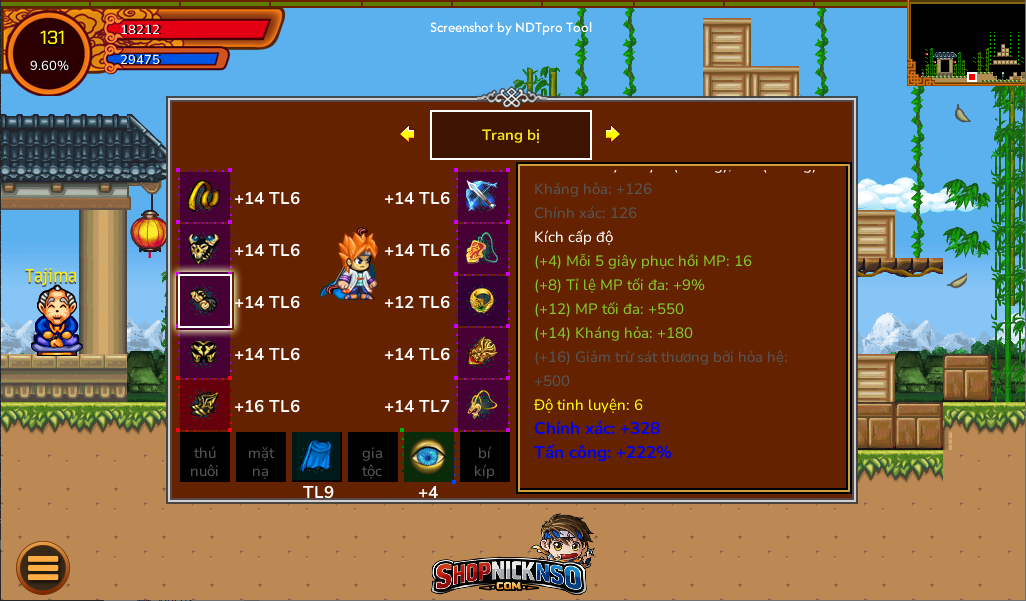This screenshot has height=601, width=1026.
Task: Open the empty bí kíp slot
Action: click(484, 457)
